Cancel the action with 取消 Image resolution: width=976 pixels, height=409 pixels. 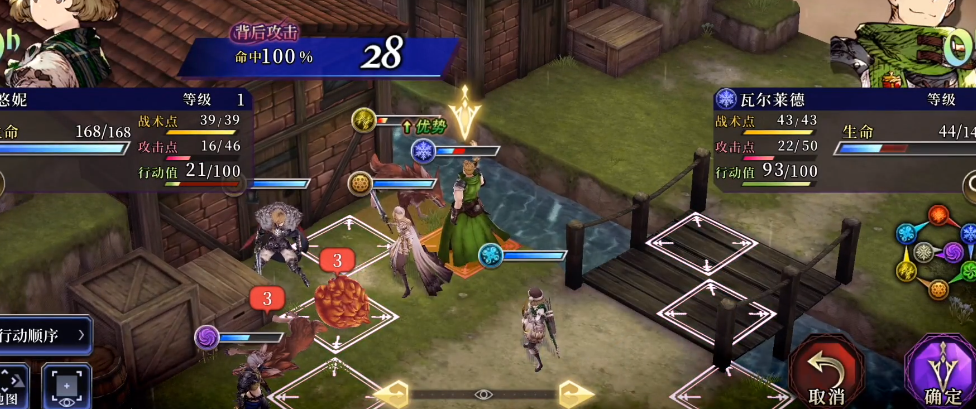pyautogui.click(x=828, y=373)
